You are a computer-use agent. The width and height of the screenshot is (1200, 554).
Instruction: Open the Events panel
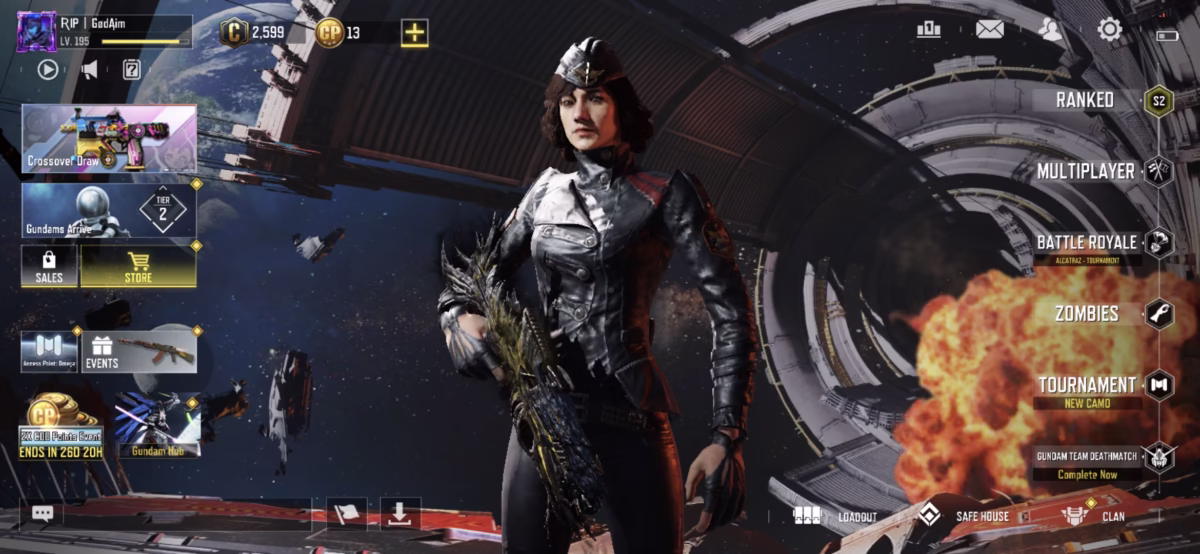(138, 352)
